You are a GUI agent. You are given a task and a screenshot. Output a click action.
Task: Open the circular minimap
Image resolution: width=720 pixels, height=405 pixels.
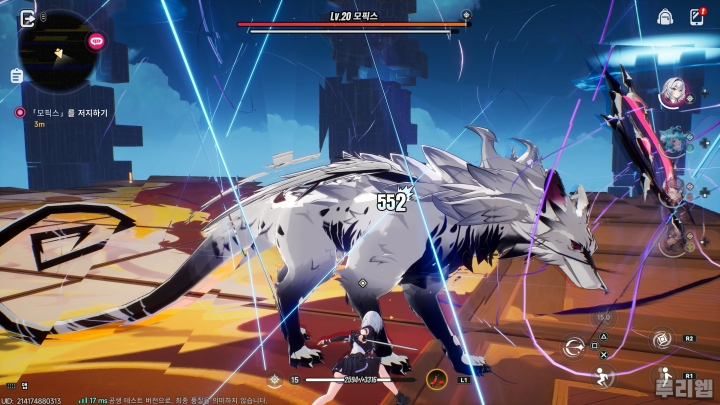(58, 50)
